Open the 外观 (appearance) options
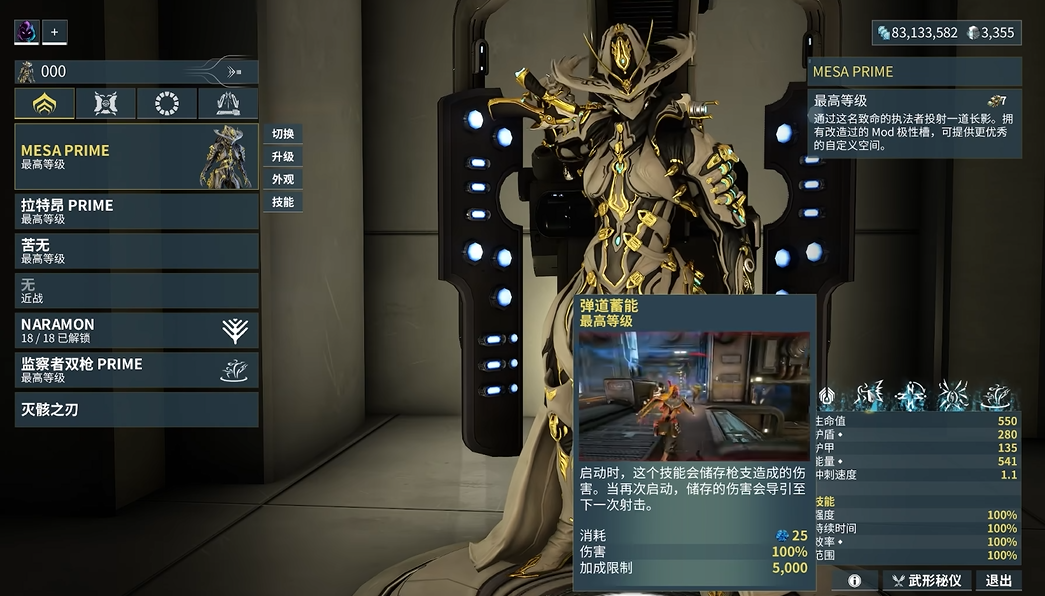Image resolution: width=1045 pixels, height=596 pixels. pos(283,180)
